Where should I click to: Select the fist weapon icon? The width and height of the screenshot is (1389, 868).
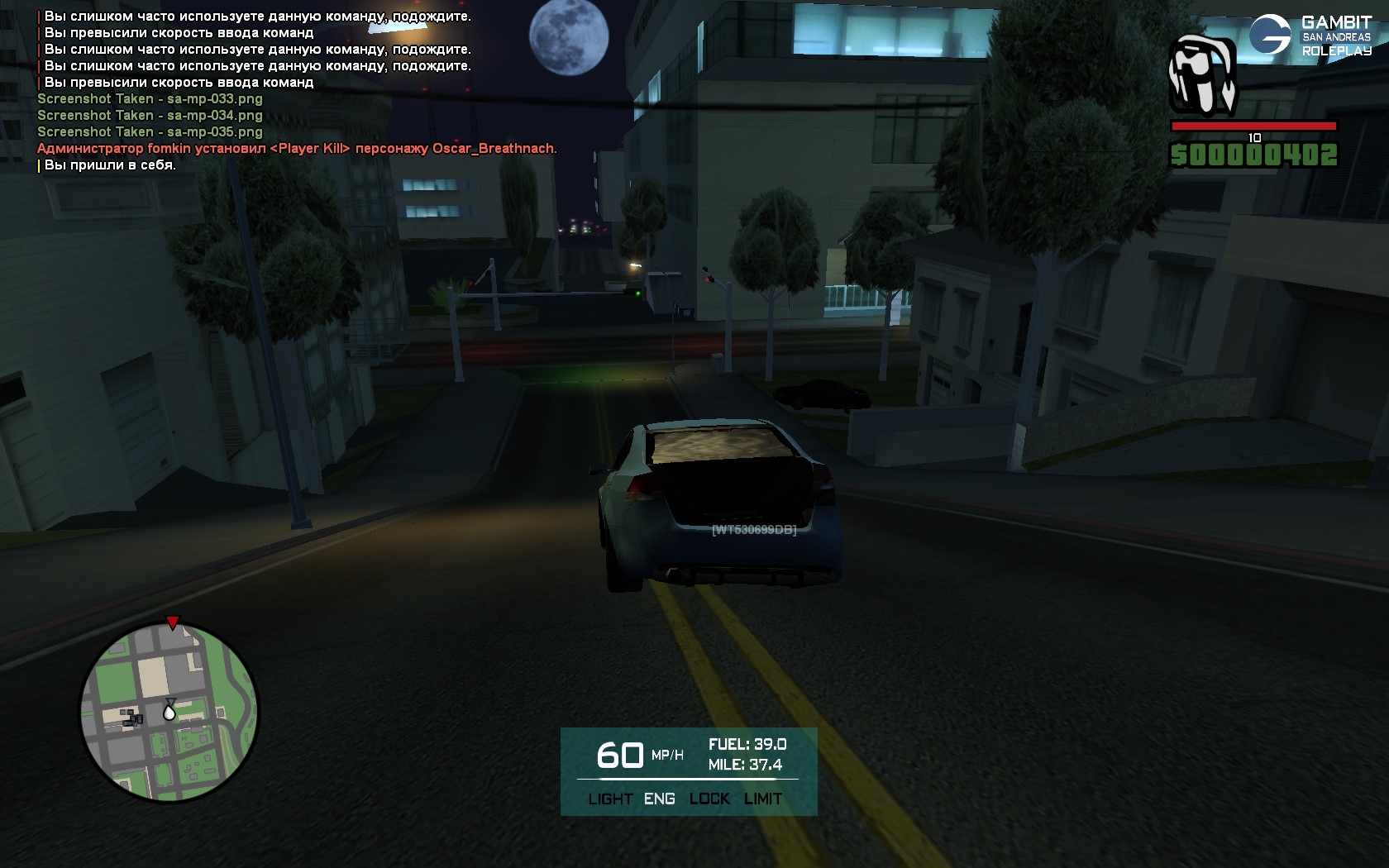pos(1201,75)
